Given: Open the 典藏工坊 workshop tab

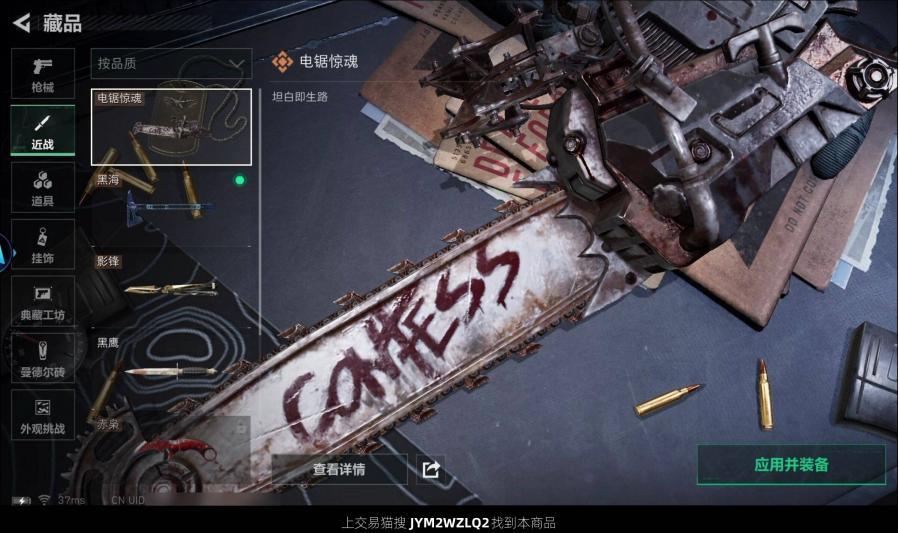Looking at the screenshot, I should point(42,301).
